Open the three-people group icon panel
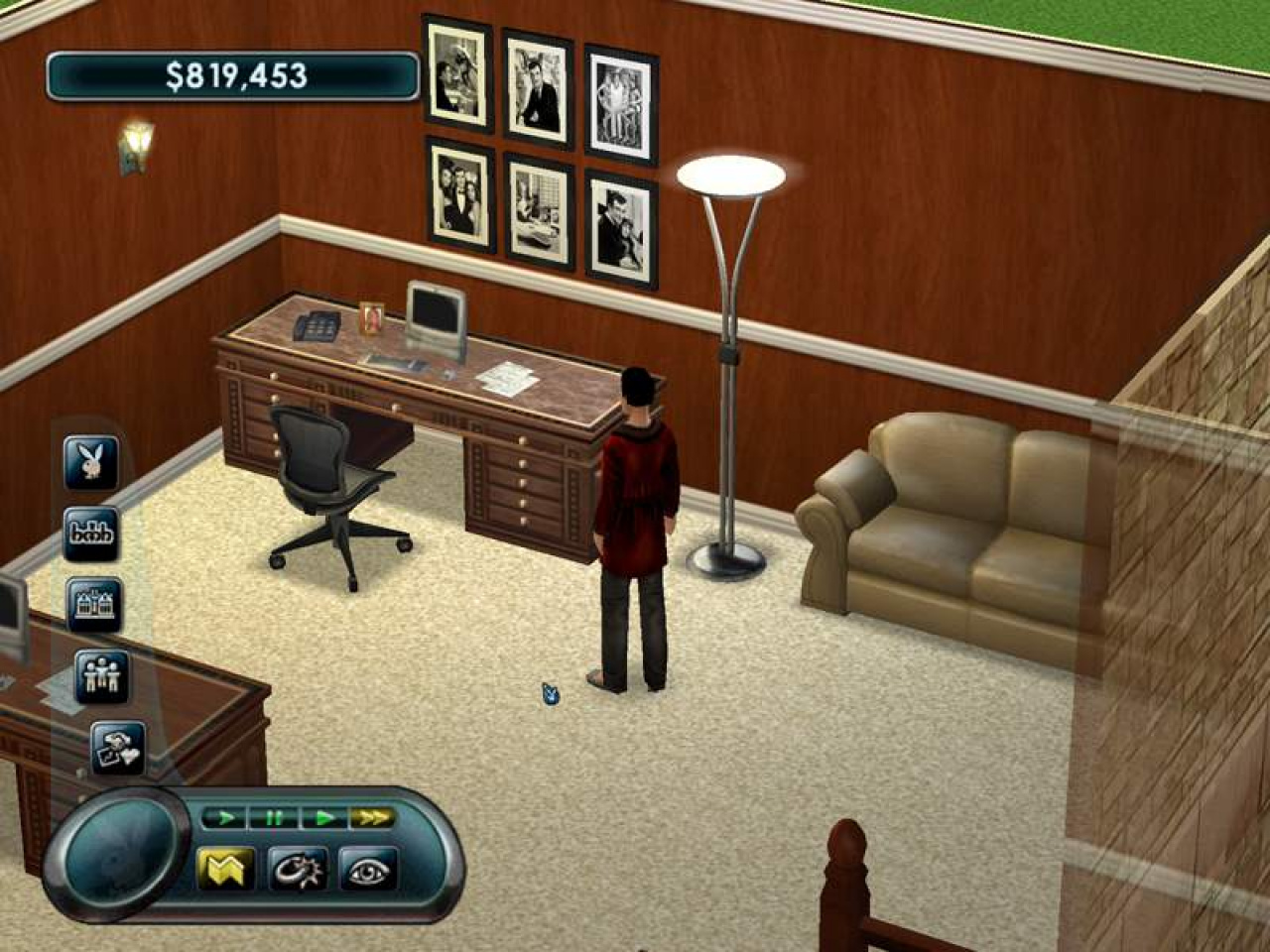1270x952 pixels. coord(102,676)
